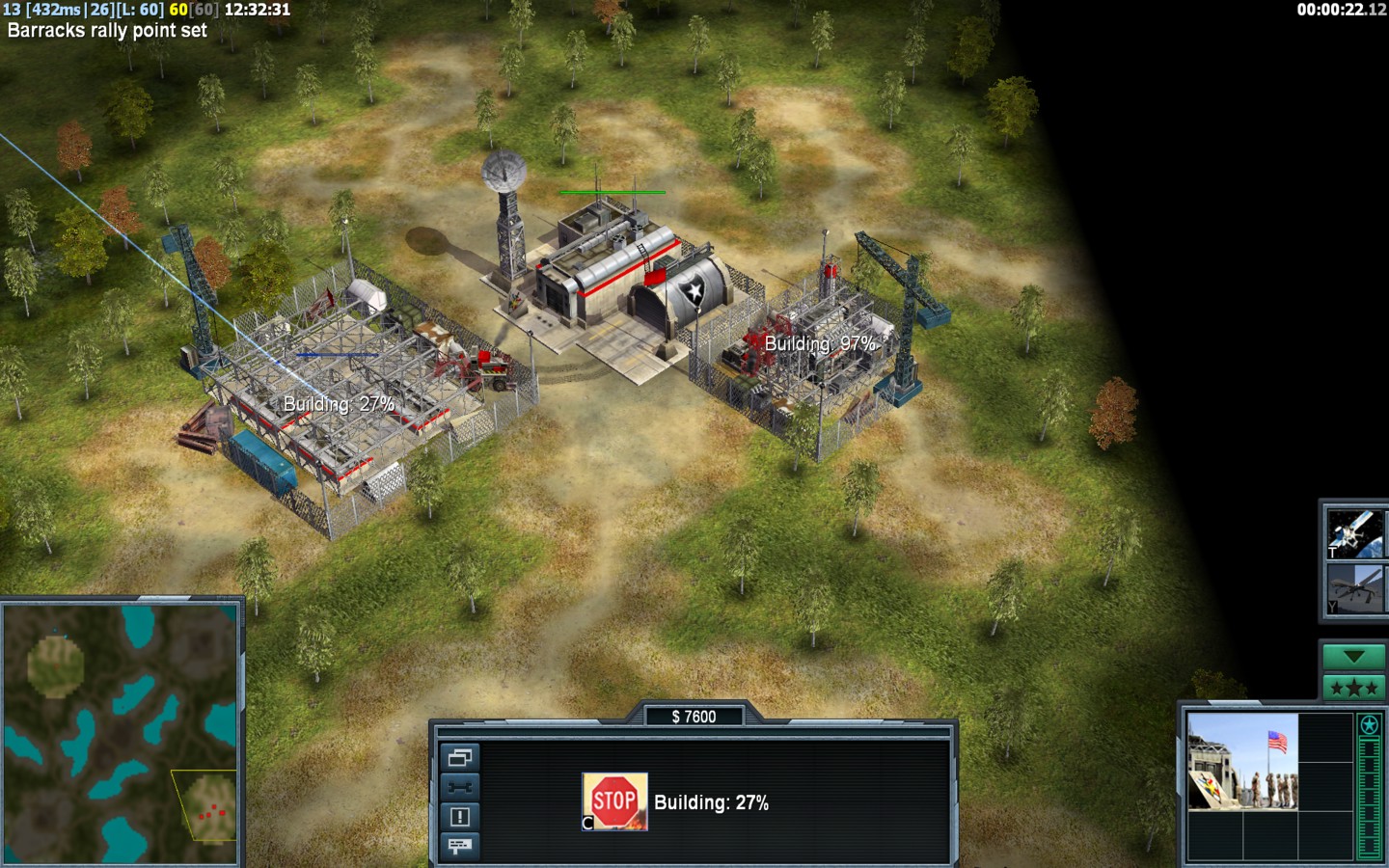Open the chat communicator button
The image size is (1389, 868).
(x=459, y=846)
